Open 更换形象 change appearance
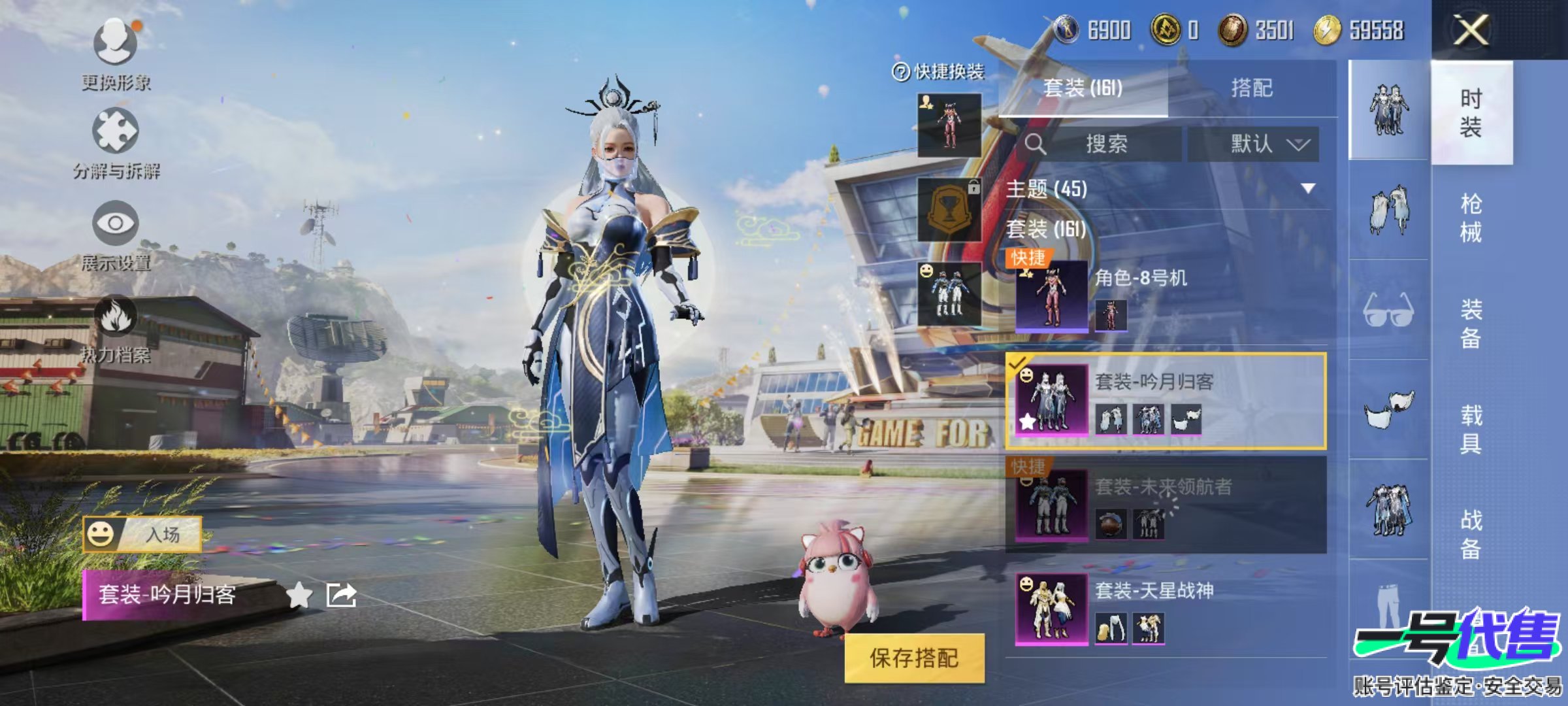The height and width of the screenshot is (706, 1568). coord(116,43)
